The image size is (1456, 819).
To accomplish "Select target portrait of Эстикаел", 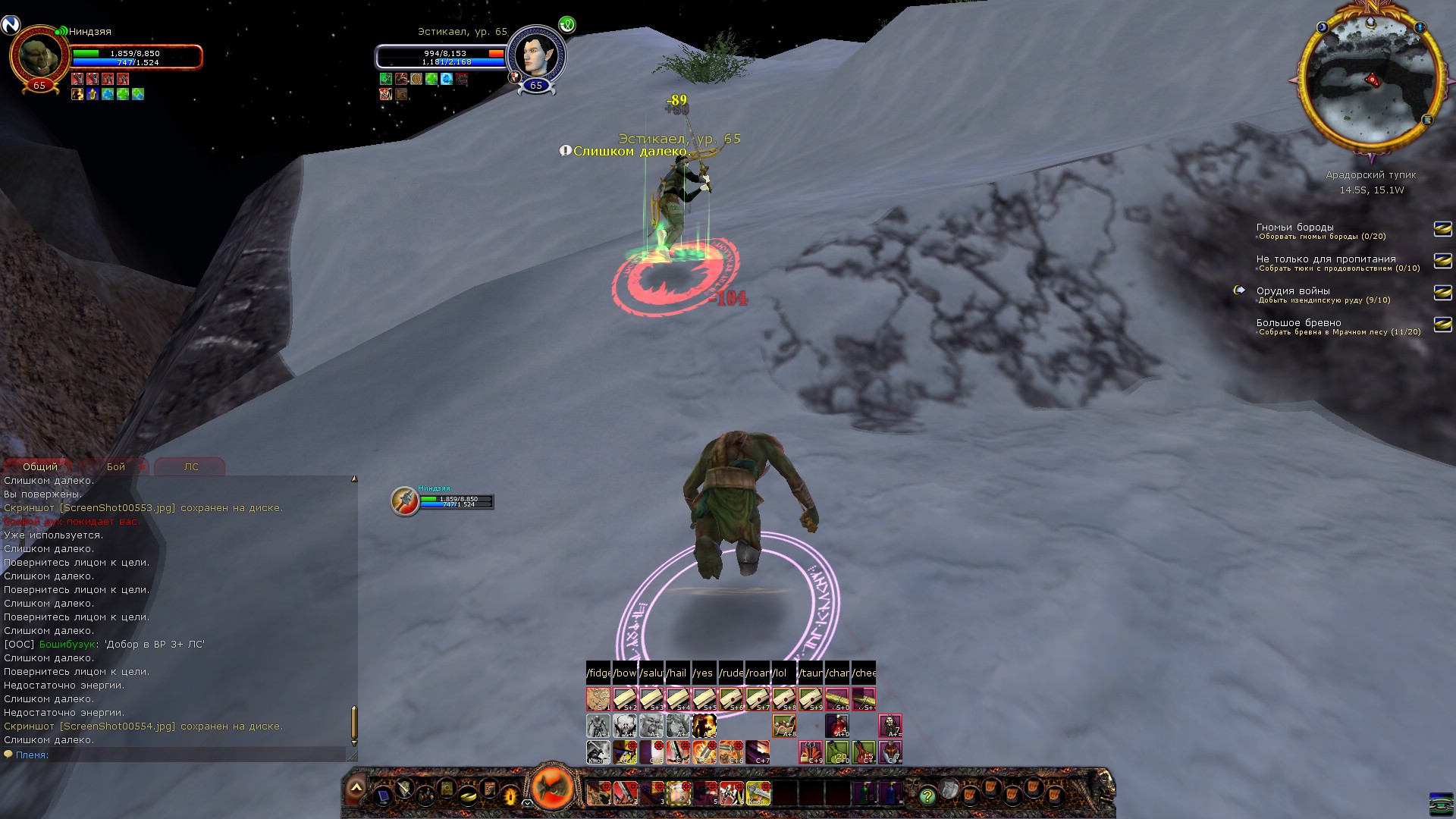I will coord(535,55).
